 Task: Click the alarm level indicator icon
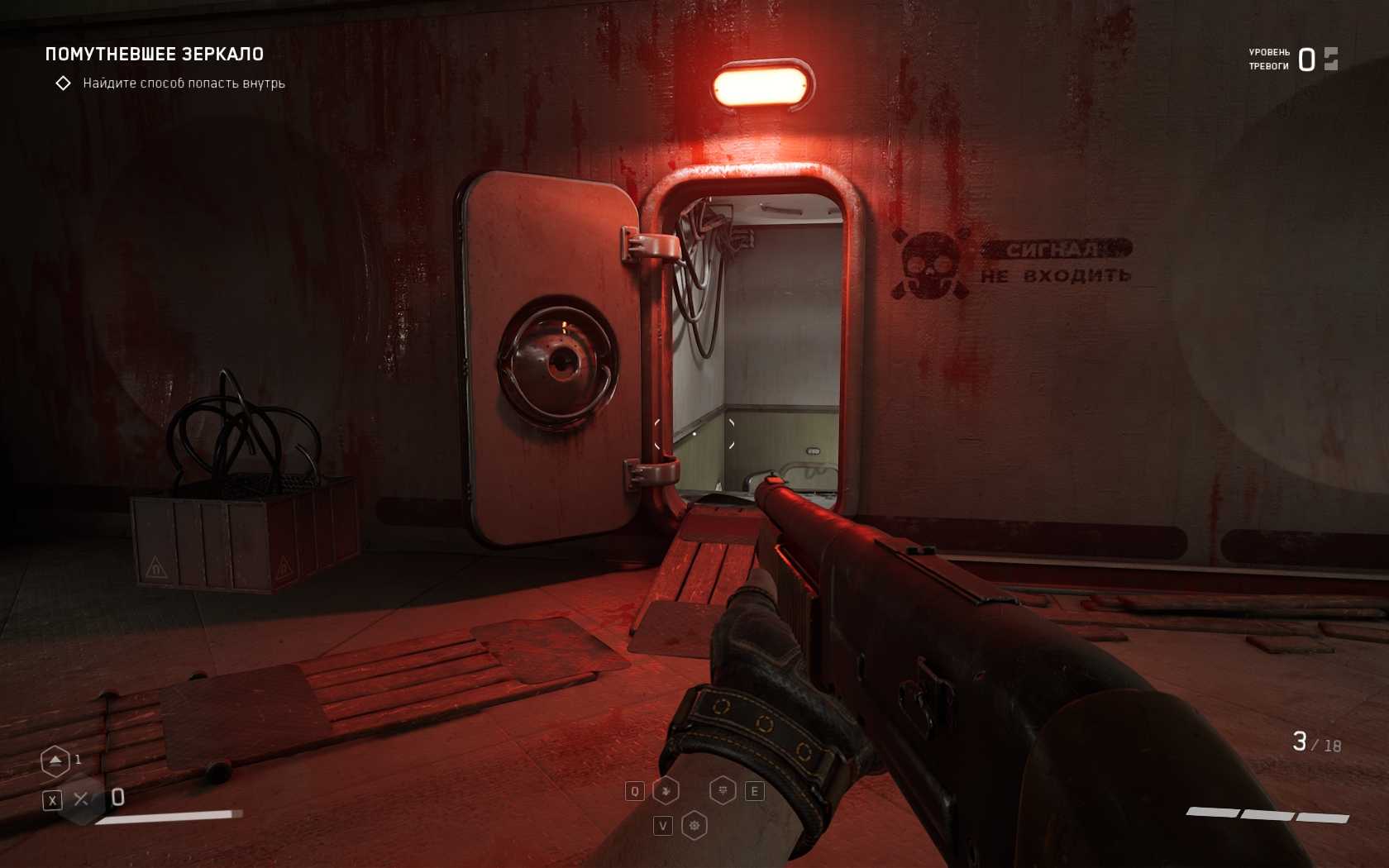tap(1330, 59)
